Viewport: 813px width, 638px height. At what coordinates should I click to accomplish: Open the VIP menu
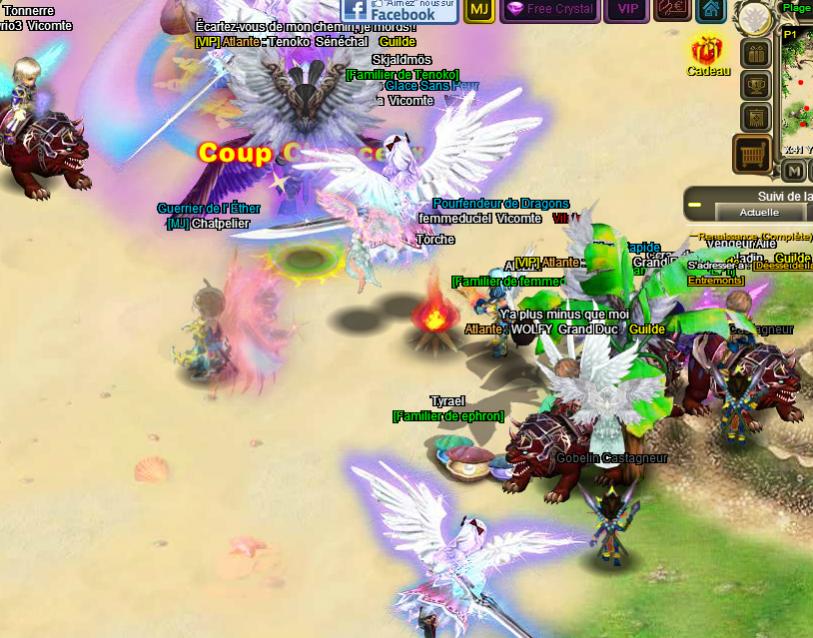tap(628, 9)
